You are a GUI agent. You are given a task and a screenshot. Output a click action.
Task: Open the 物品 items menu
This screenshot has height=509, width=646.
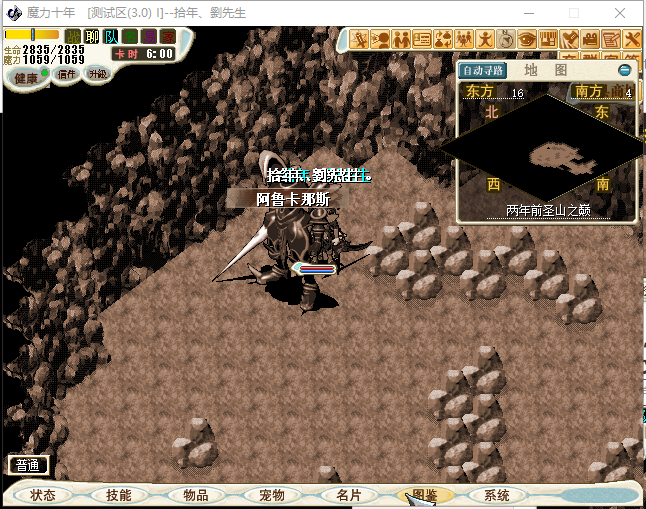pos(195,495)
